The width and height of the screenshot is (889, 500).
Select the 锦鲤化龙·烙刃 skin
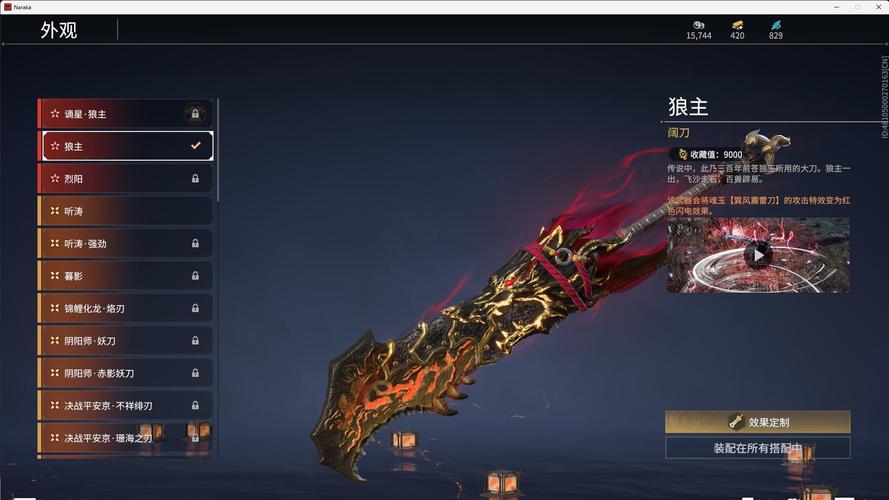pyautogui.click(x=125, y=308)
